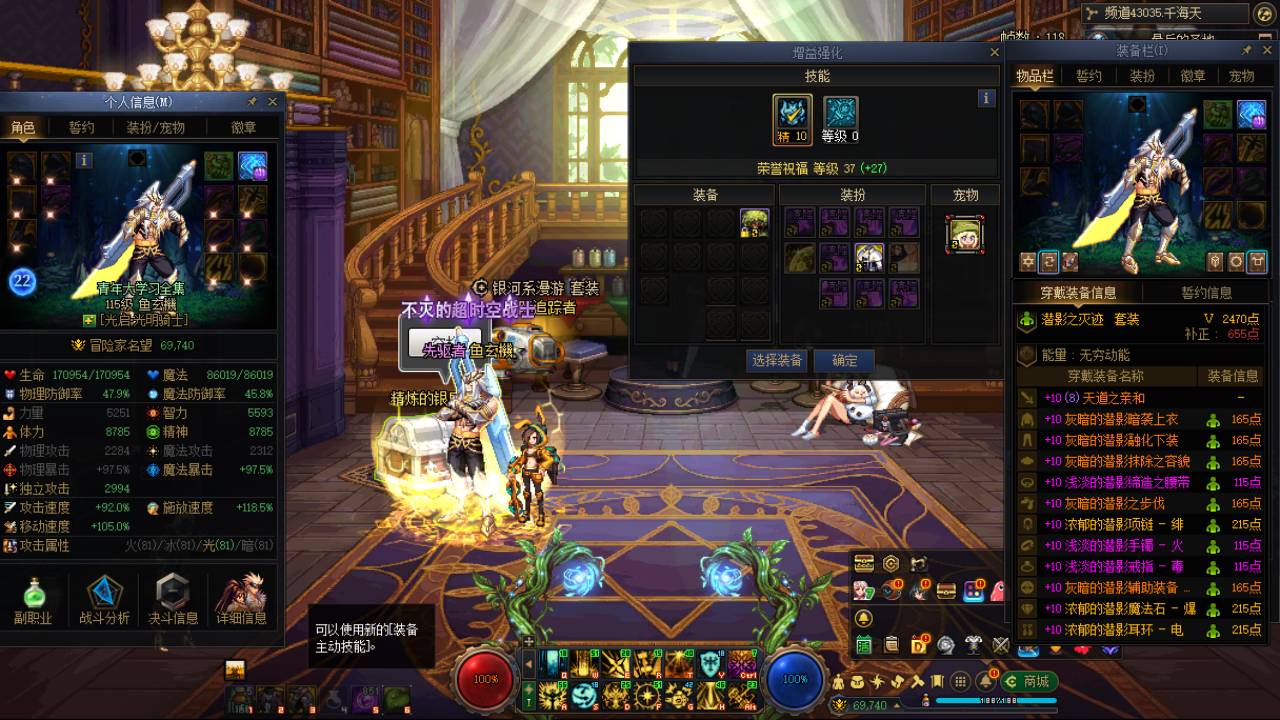Switch to the 宠物 tab in 装备栏
Viewport: 1280px width, 720px height.
pos(1241,77)
